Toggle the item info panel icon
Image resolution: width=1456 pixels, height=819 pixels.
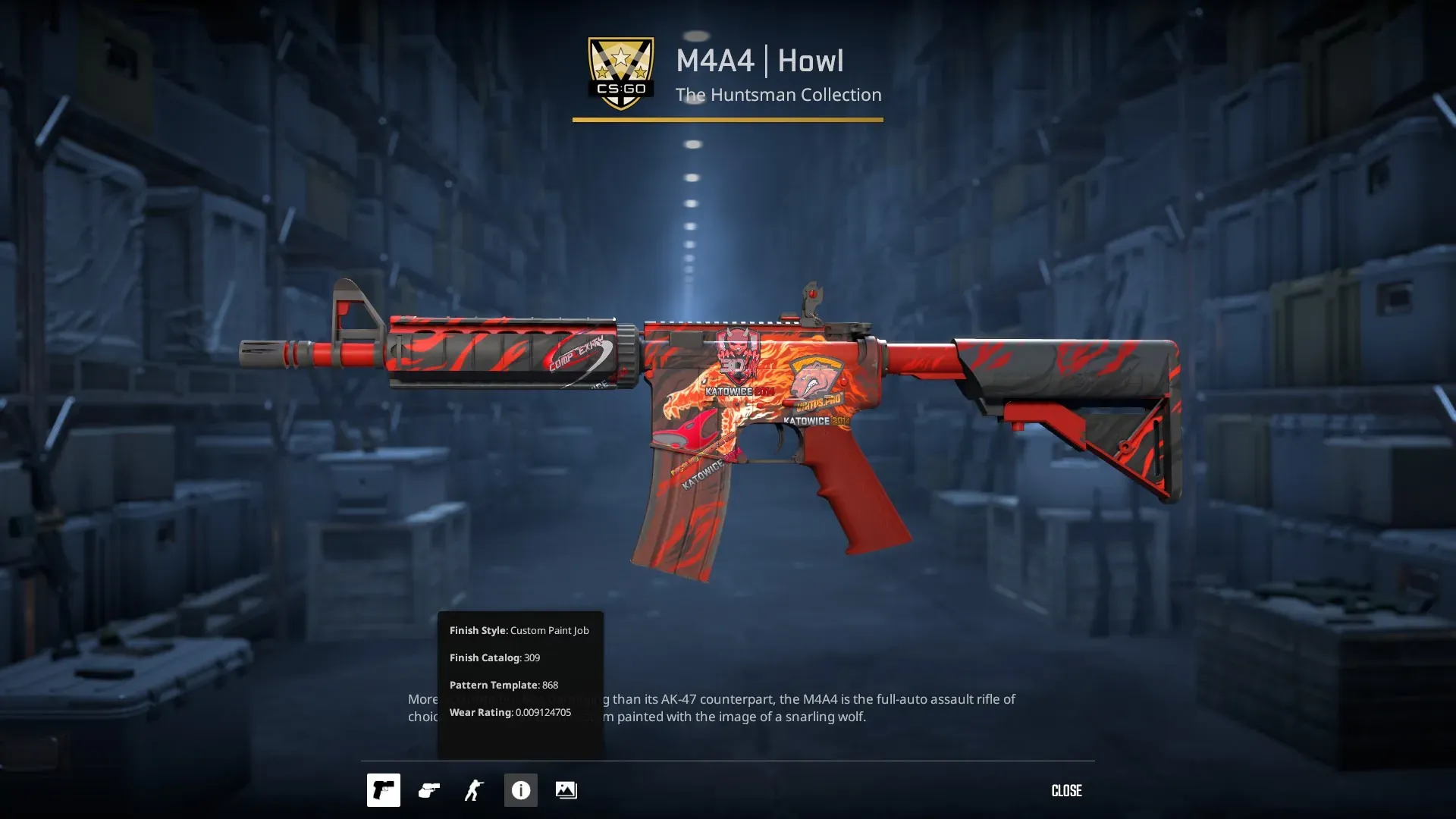click(520, 790)
